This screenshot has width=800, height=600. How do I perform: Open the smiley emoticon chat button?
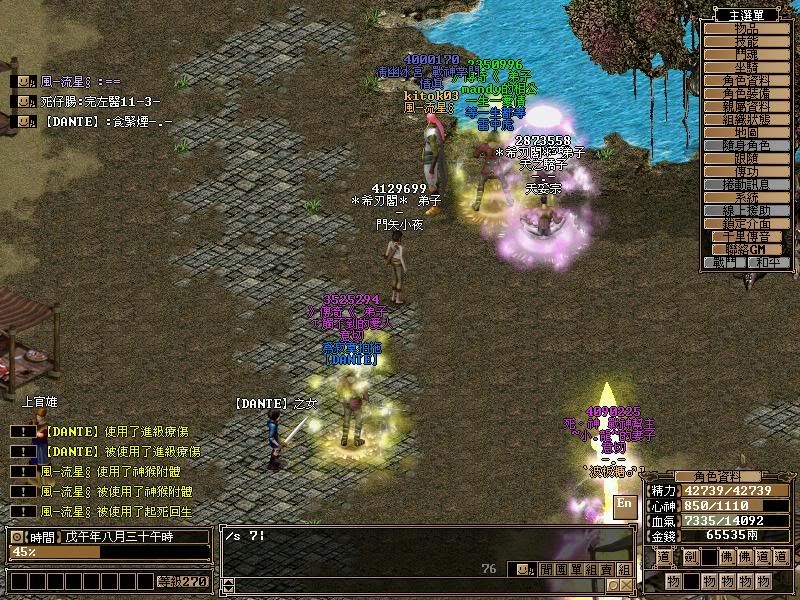tap(523, 569)
